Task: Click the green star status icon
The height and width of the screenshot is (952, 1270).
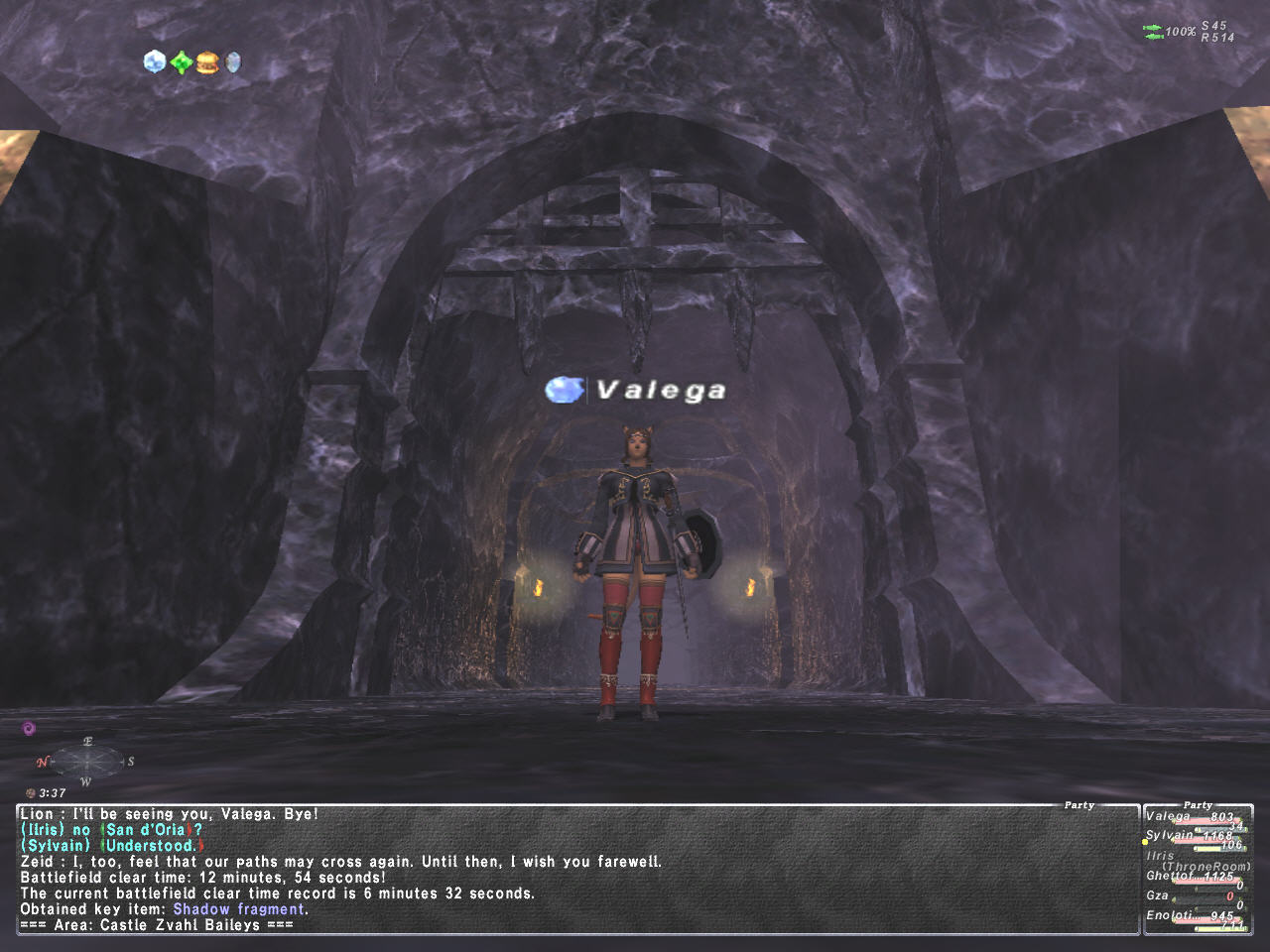Action: coord(181,63)
